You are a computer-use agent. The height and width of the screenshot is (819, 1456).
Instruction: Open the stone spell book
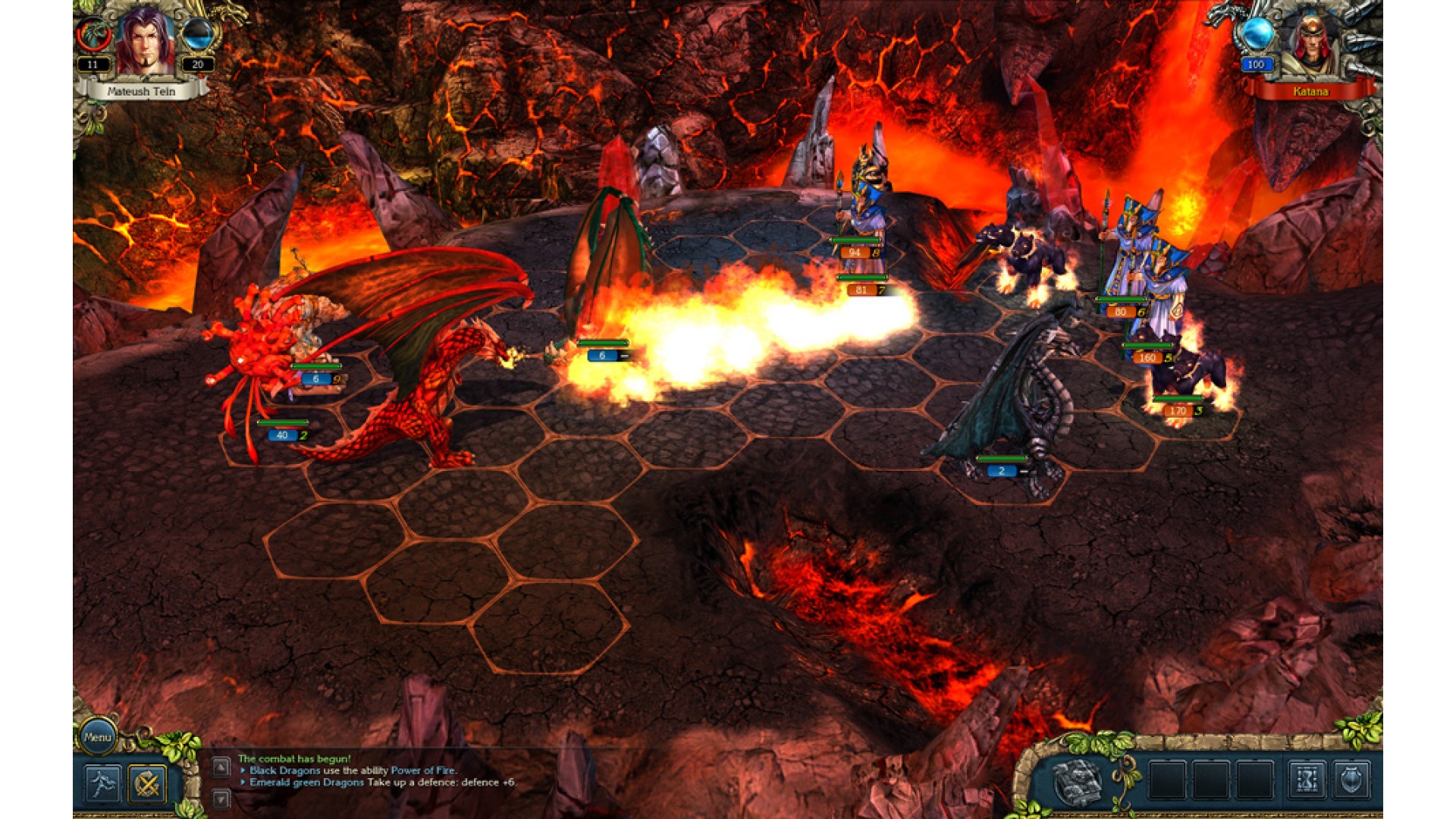[x=1078, y=780]
